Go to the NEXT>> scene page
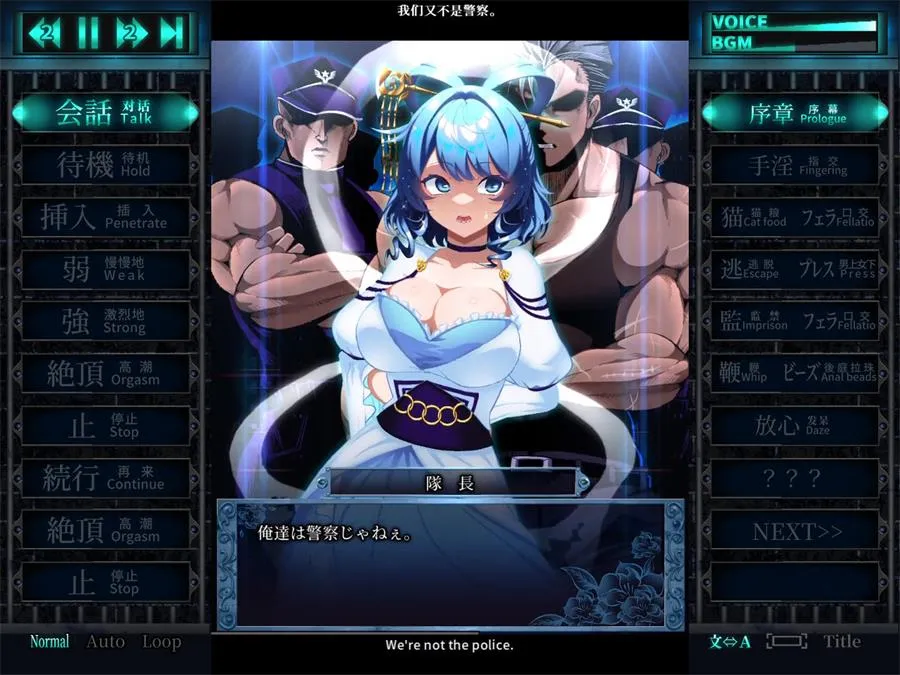The width and height of the screenshot is (900, 675). 796,531
